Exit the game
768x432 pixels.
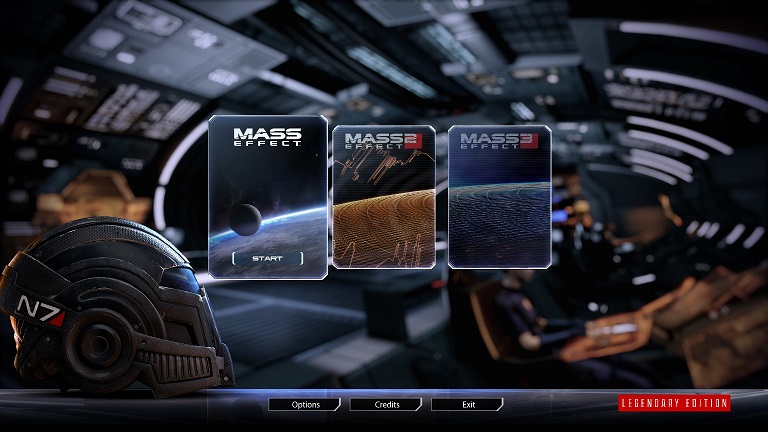tap(467, 405)
